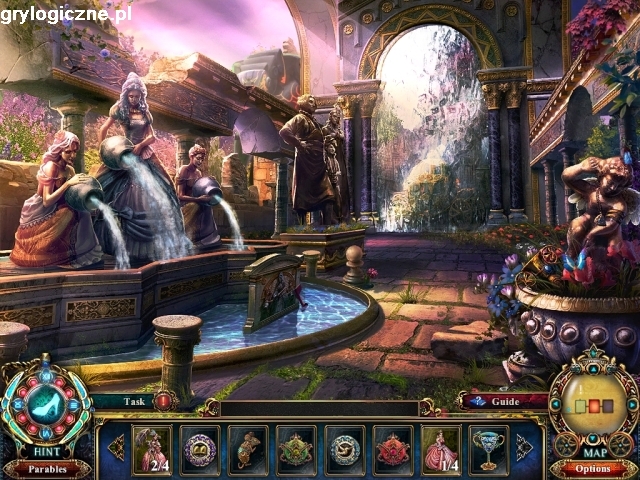
Task: Pick the red ornate emblem
Action: [393, 449]
